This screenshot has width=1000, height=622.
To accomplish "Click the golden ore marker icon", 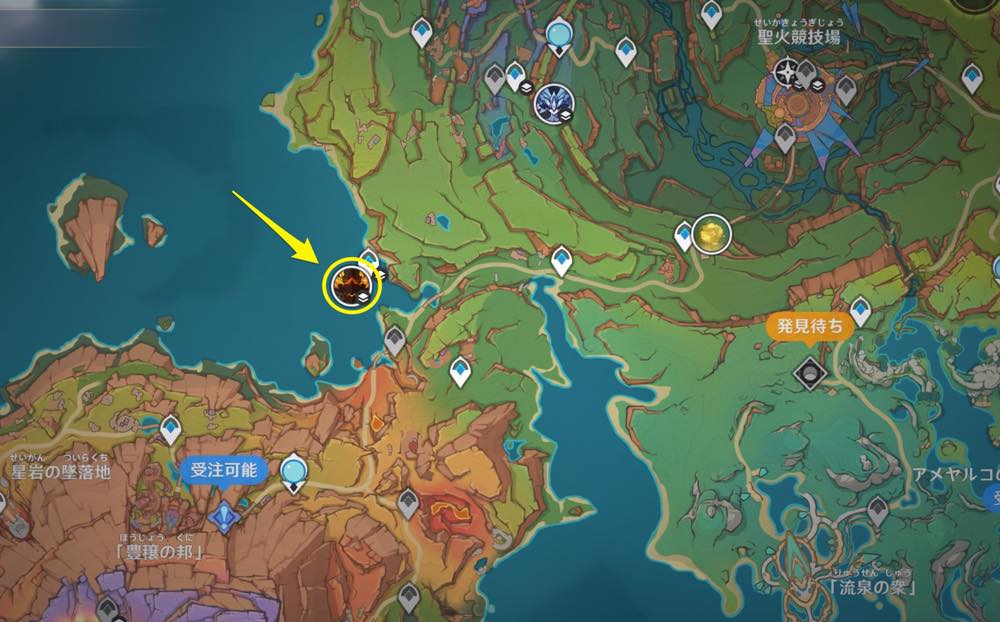I will coord(711,234).
